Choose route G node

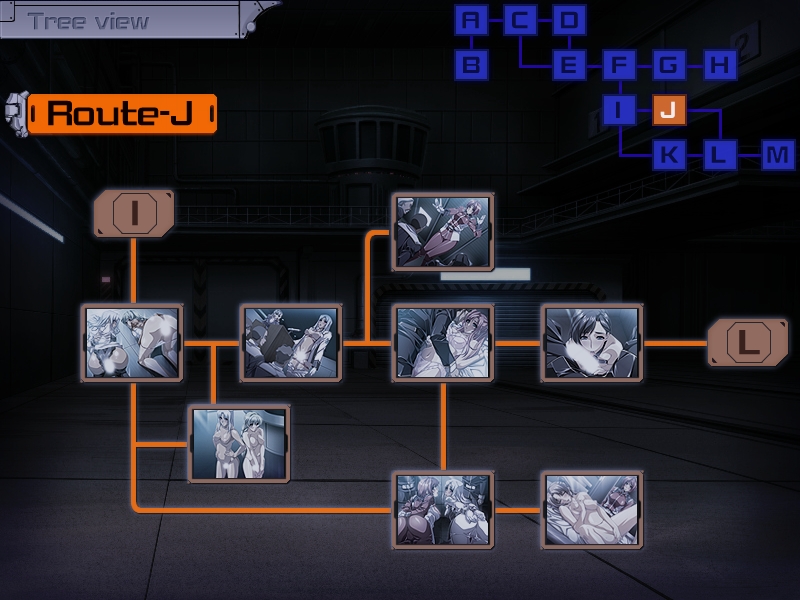(x=668, y=66)
